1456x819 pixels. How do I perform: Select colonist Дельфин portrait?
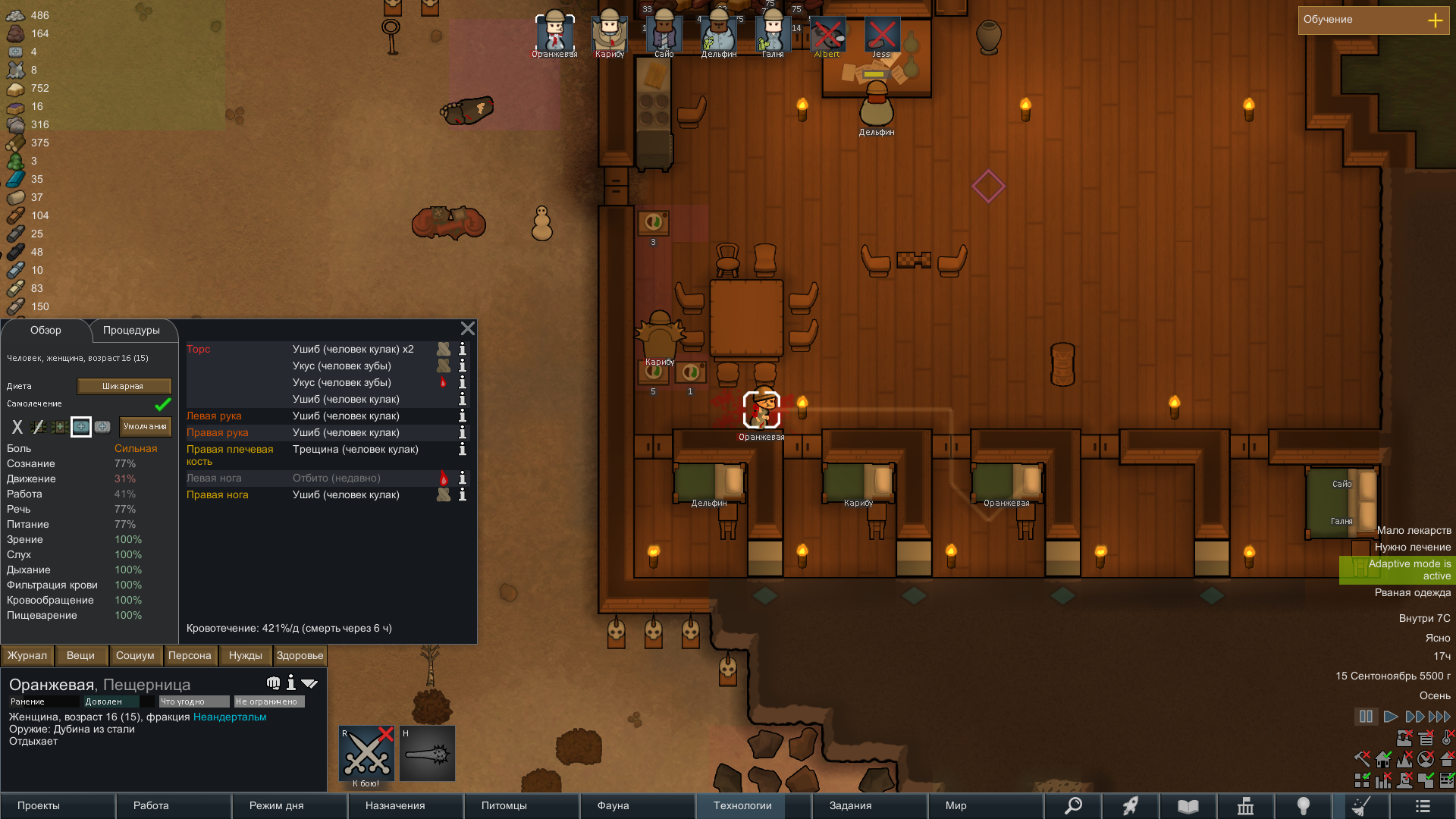(718, 34)
